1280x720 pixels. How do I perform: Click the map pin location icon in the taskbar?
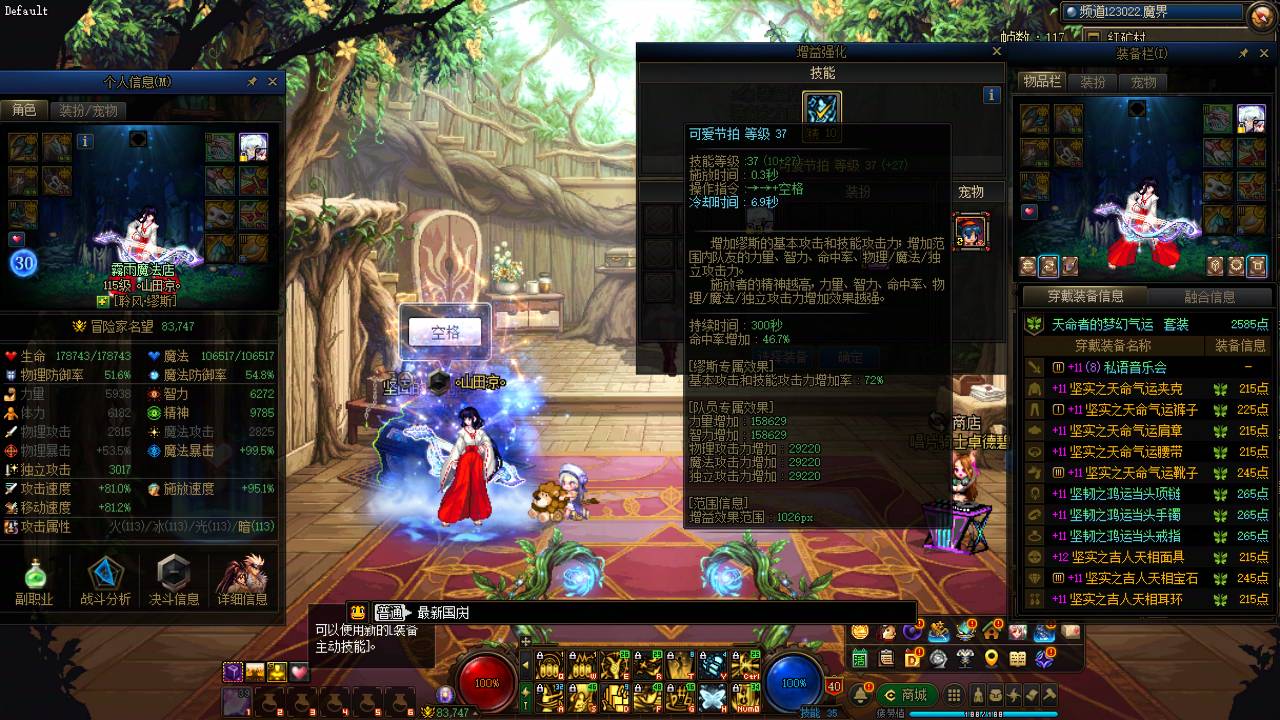pyautogui.click(x=991, y=658)
